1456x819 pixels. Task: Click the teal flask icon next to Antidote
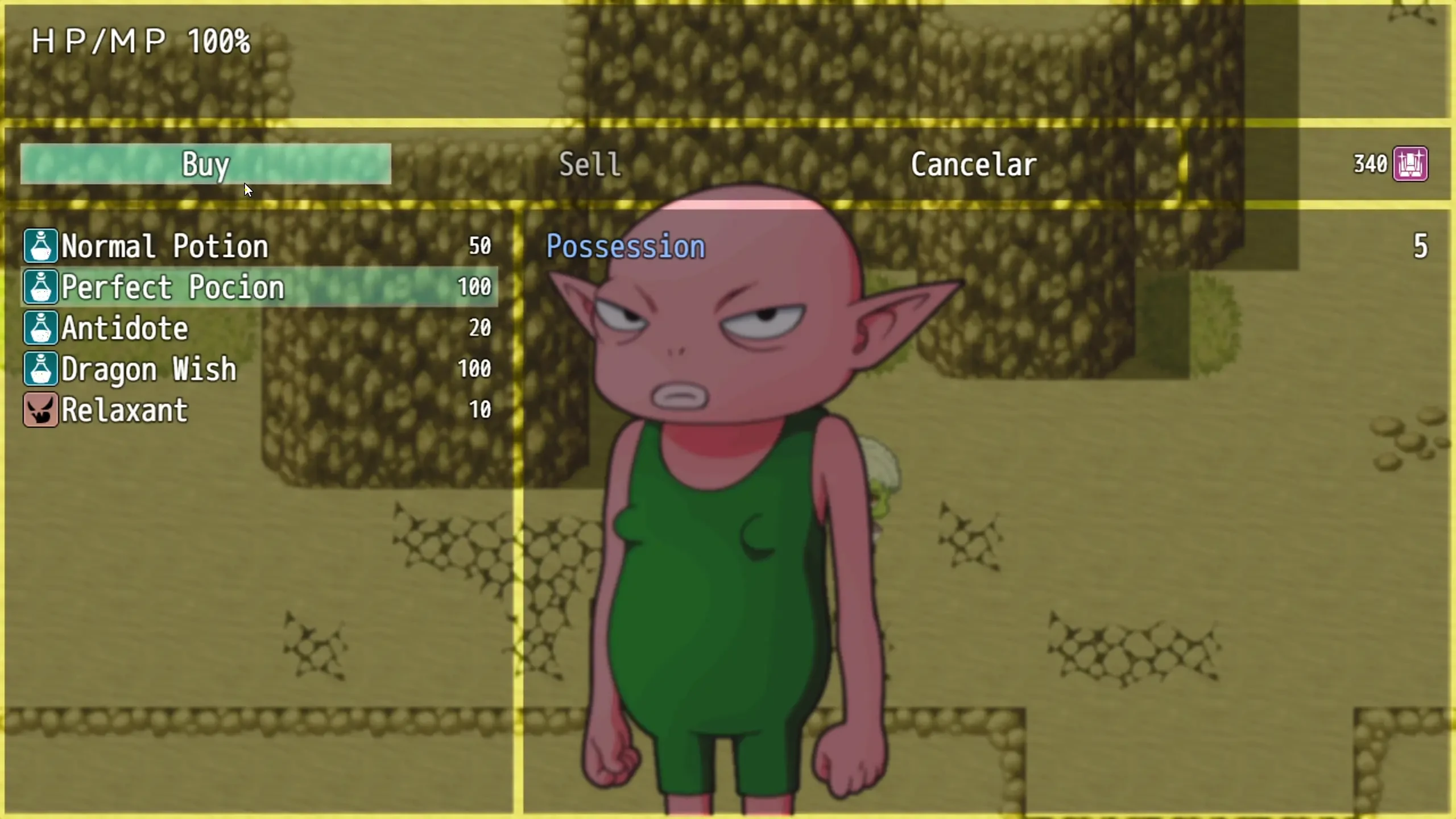[x=40, y=329]
